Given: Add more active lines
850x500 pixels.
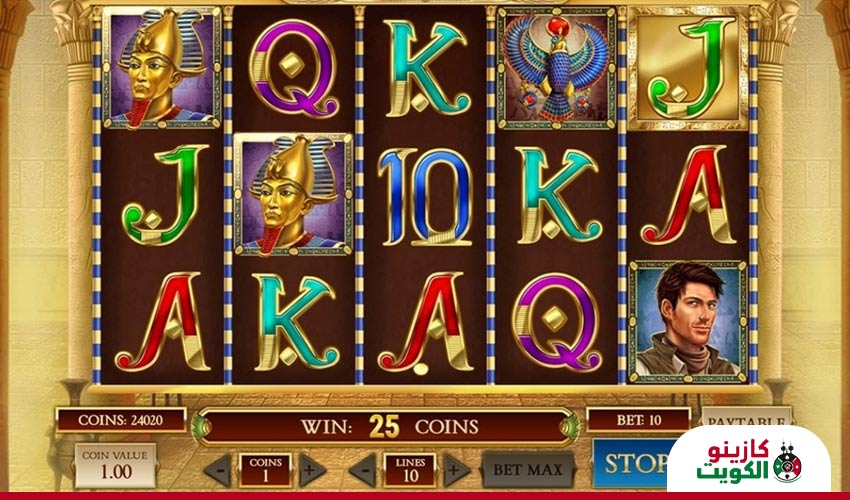Looking at the screenshot, I should coord(455,468).
